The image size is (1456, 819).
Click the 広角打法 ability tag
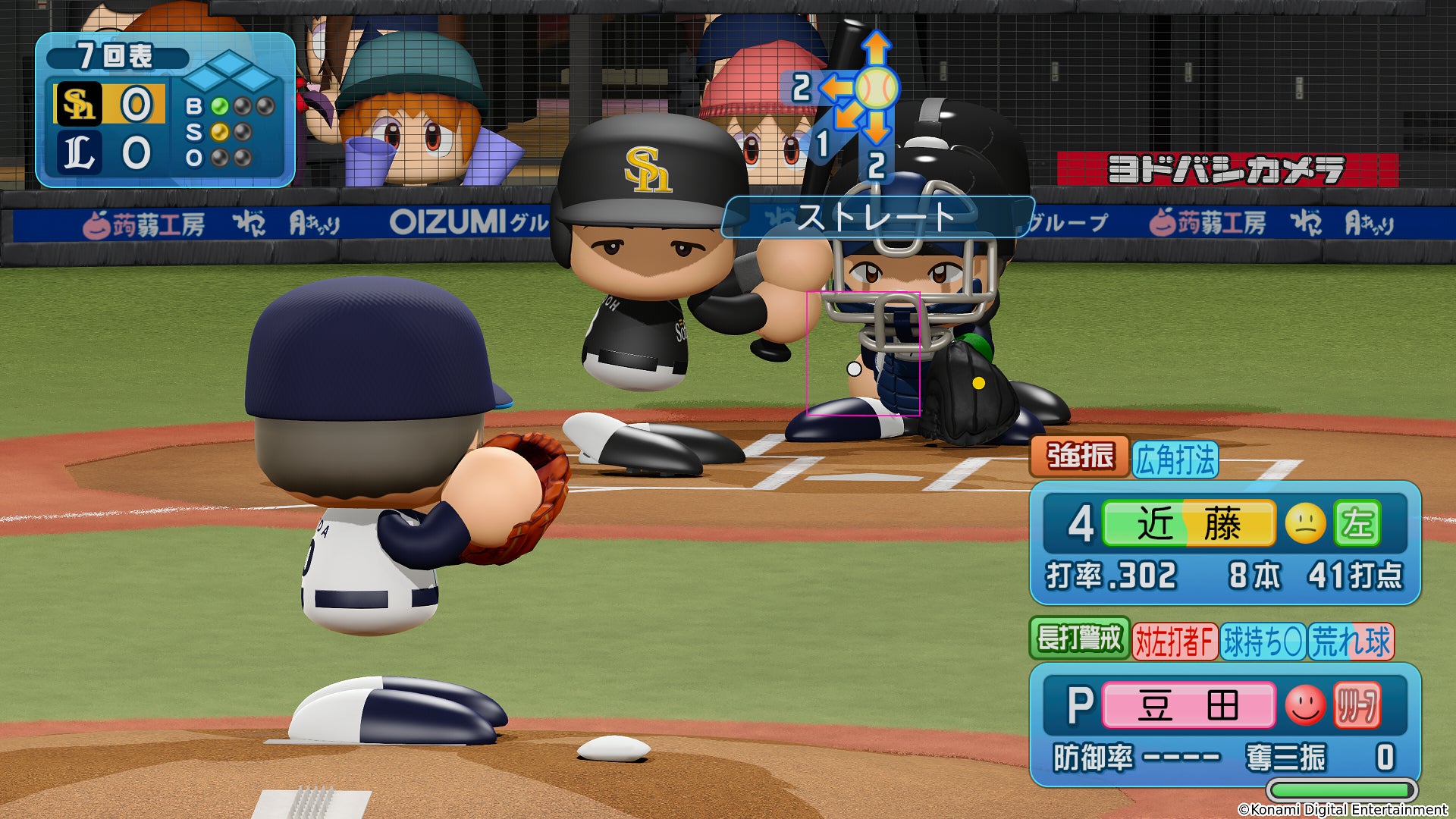click(x=1175, y=460)
